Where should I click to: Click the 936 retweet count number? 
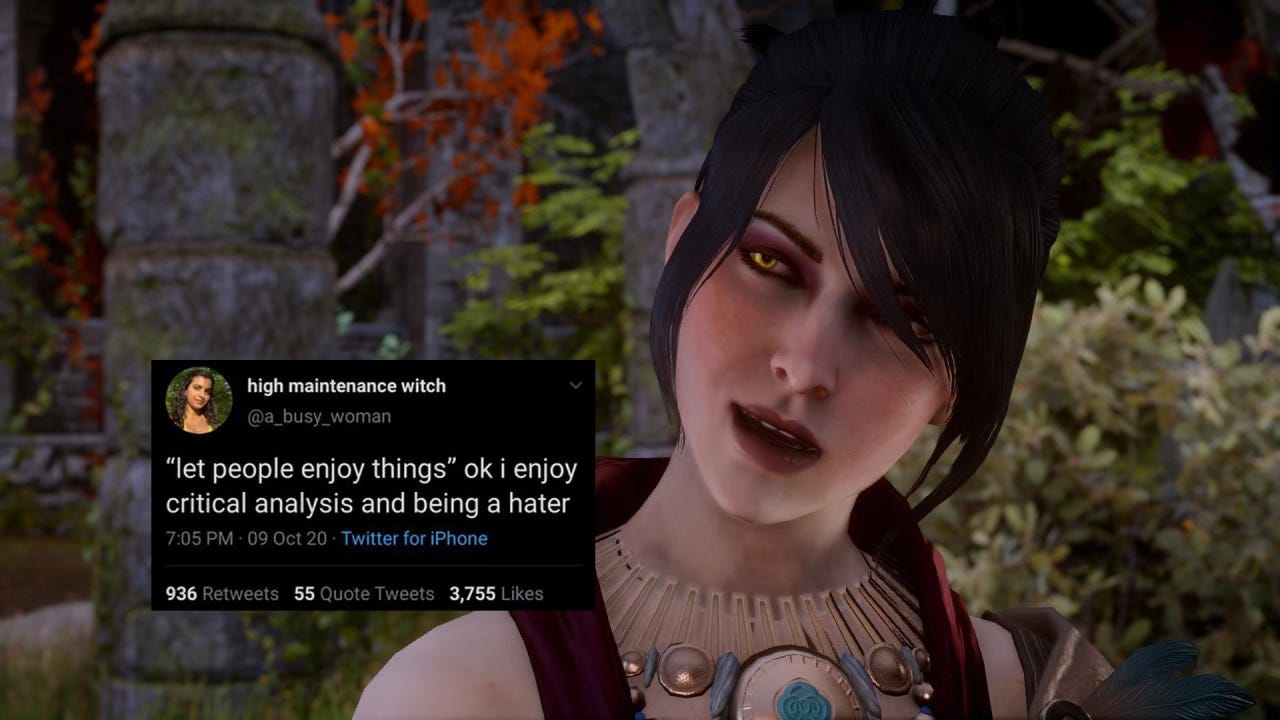(x=181, y=593)
